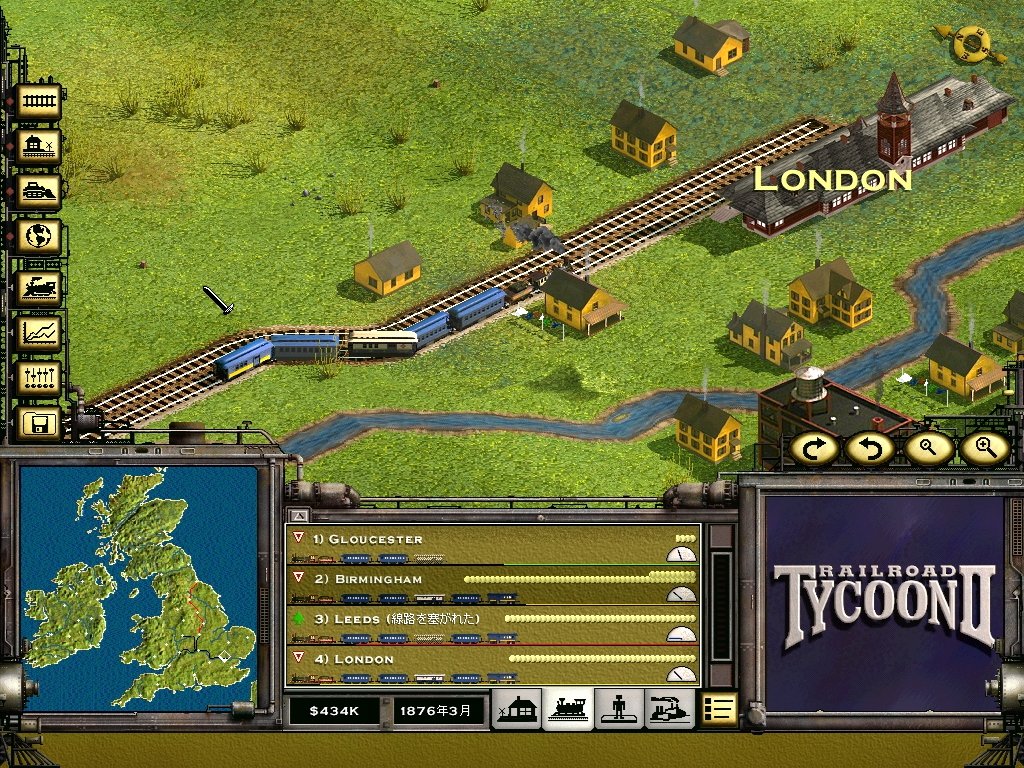Switch to the industry list tab
Image resolution: width=1024 pixels, height=768 pixels.
click(668, 709)
